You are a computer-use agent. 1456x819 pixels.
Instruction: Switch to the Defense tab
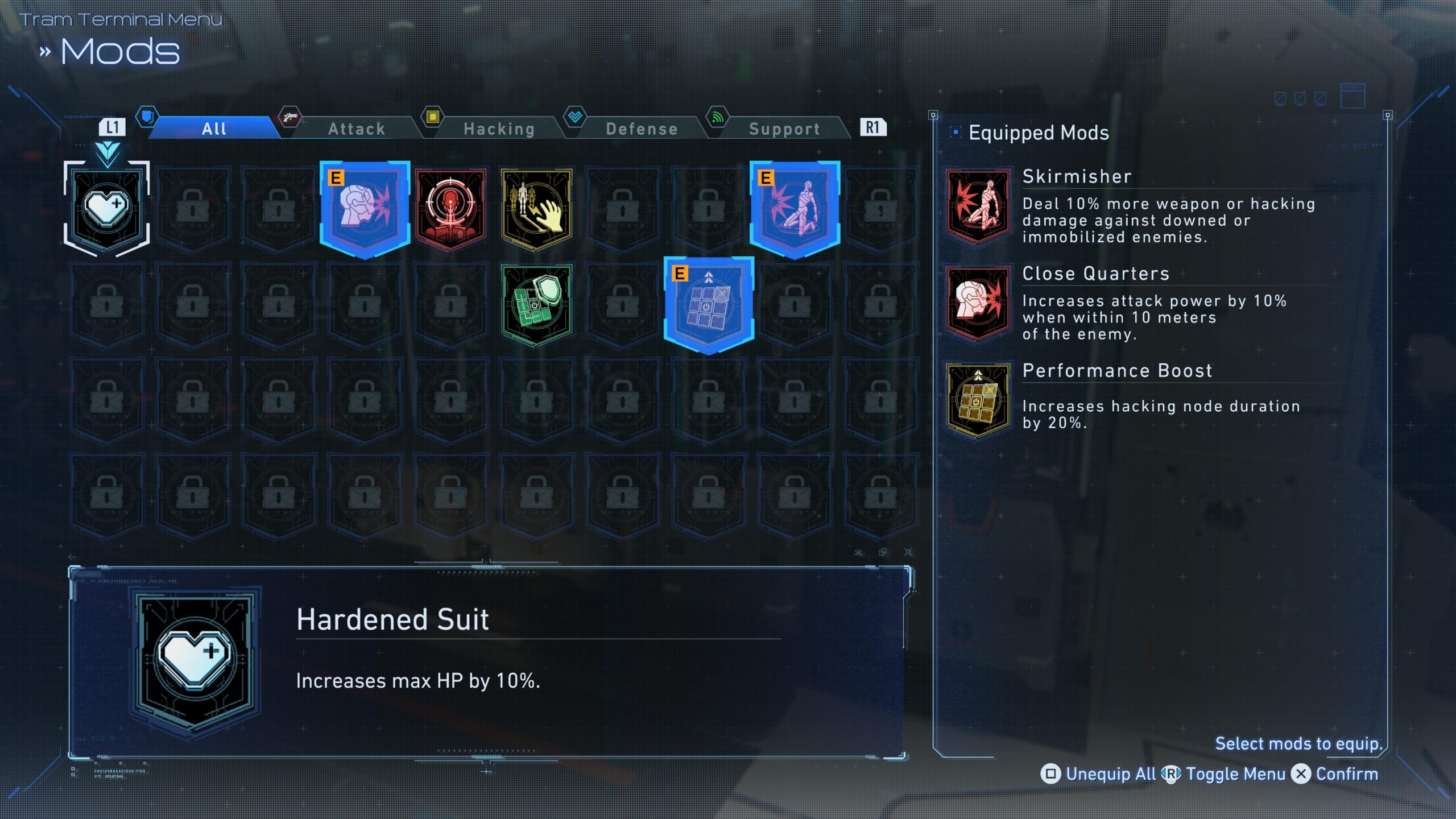[x=642, y=129]
